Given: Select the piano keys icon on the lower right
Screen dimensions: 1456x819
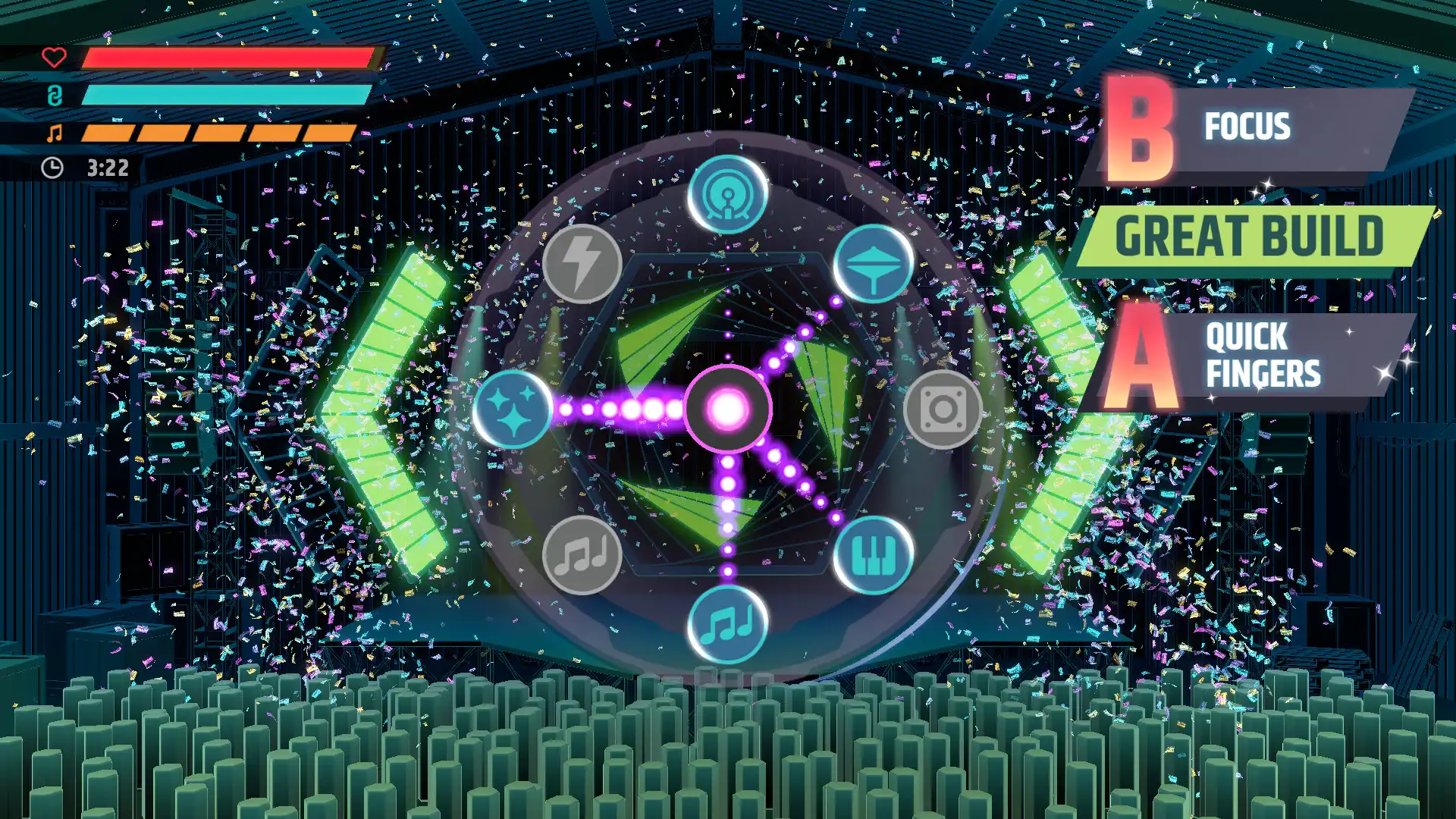Looking at the screenshot, I should [x=872, y=554].
